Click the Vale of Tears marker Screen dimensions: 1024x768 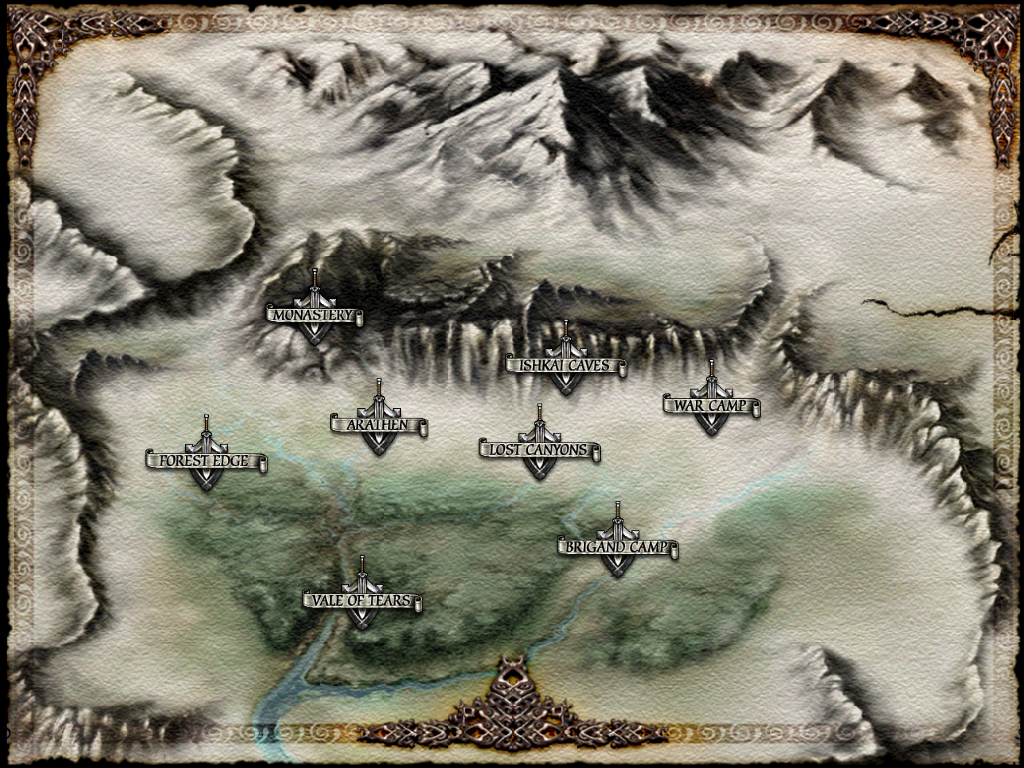point(362,602)
